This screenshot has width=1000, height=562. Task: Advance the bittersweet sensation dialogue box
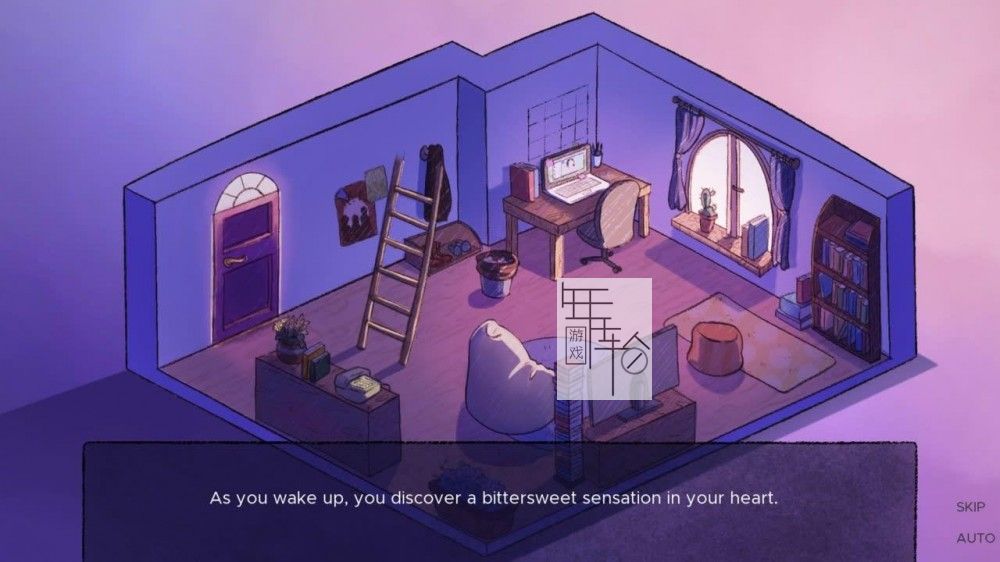(499, 498)
